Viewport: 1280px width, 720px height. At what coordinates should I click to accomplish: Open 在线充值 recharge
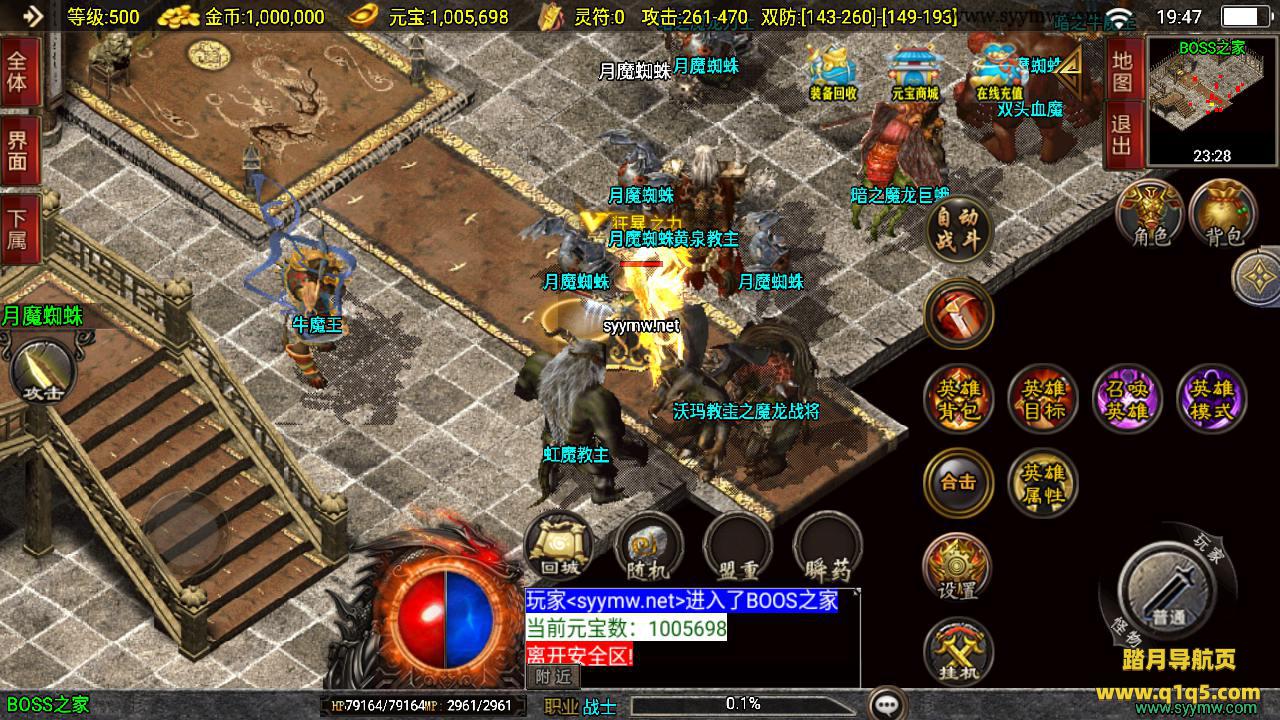(999, 74)
